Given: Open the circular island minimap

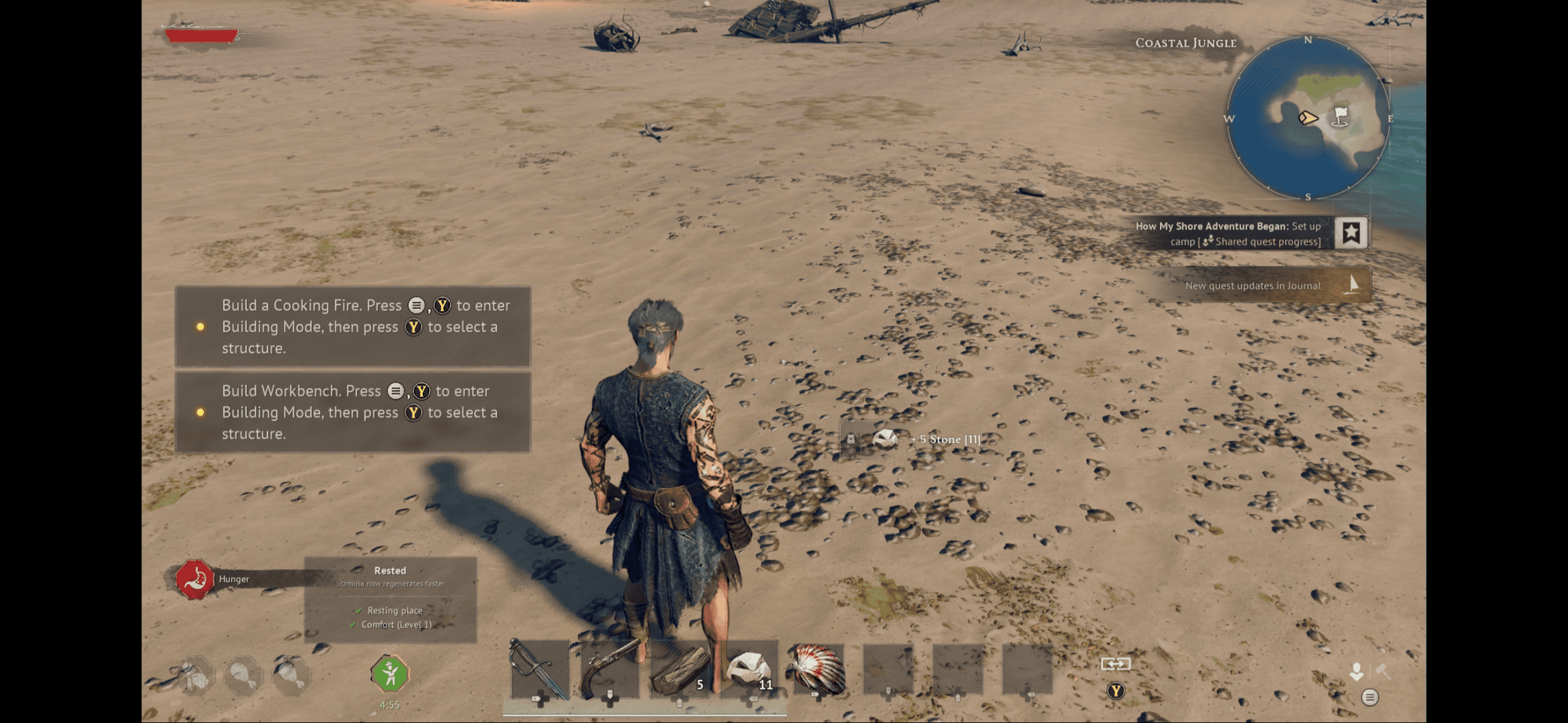Looking at the screenshot, I should coord(1308,118).
